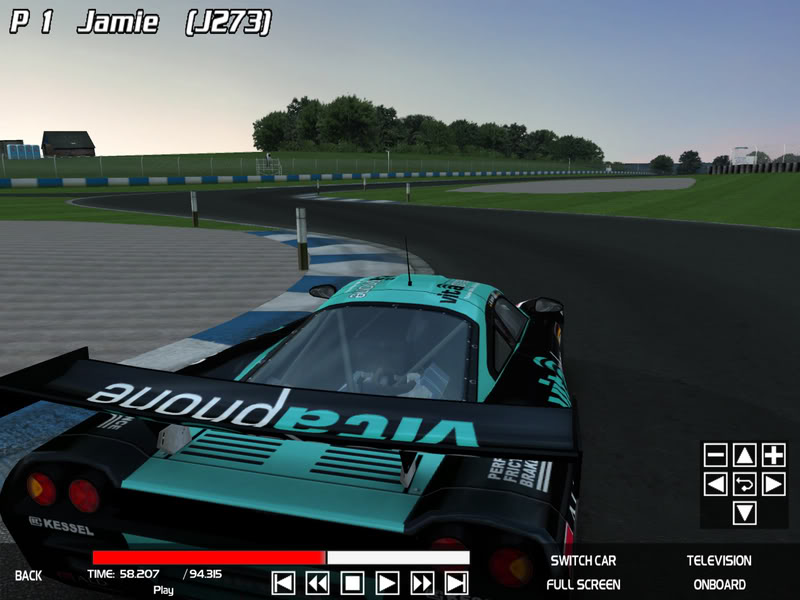Go back using the BACK button
800x600 pixels.
[28, 576]
